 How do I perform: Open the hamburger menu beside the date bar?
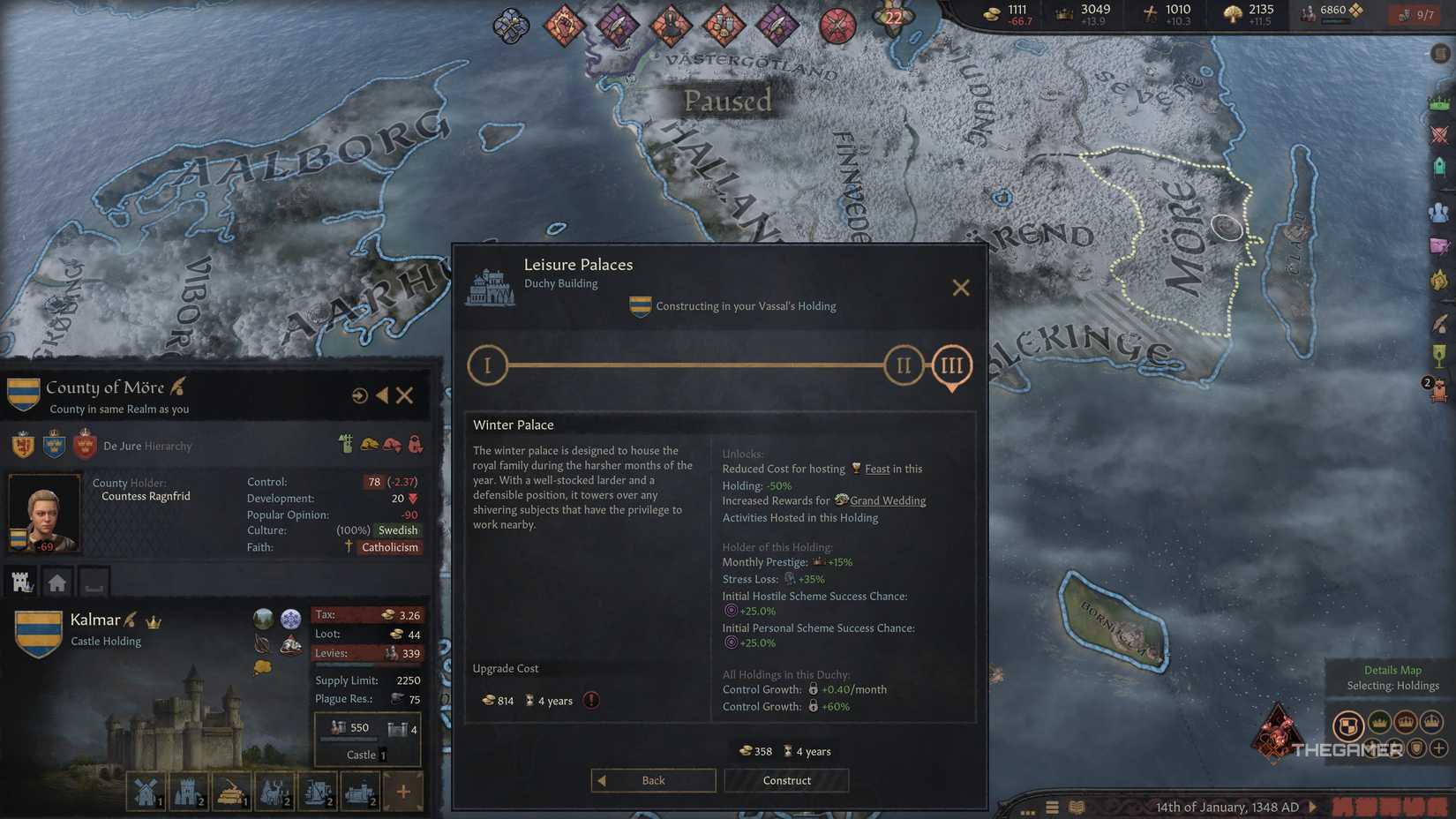1053,808
